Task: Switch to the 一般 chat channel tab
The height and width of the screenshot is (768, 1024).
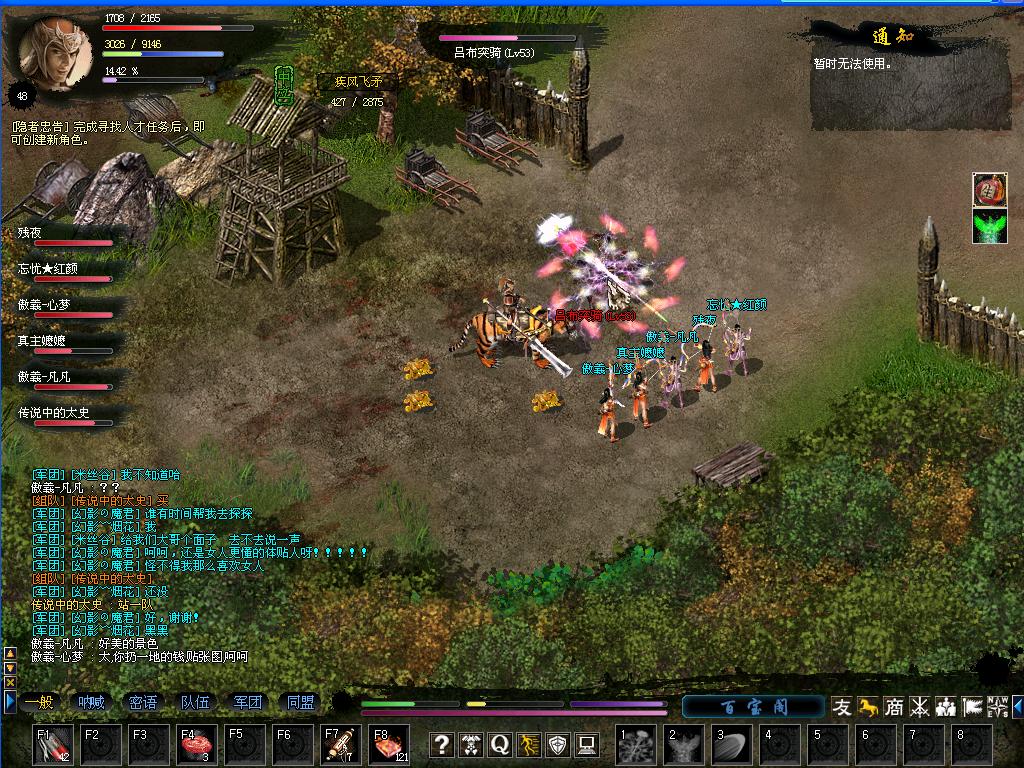Action: [39, 703]
